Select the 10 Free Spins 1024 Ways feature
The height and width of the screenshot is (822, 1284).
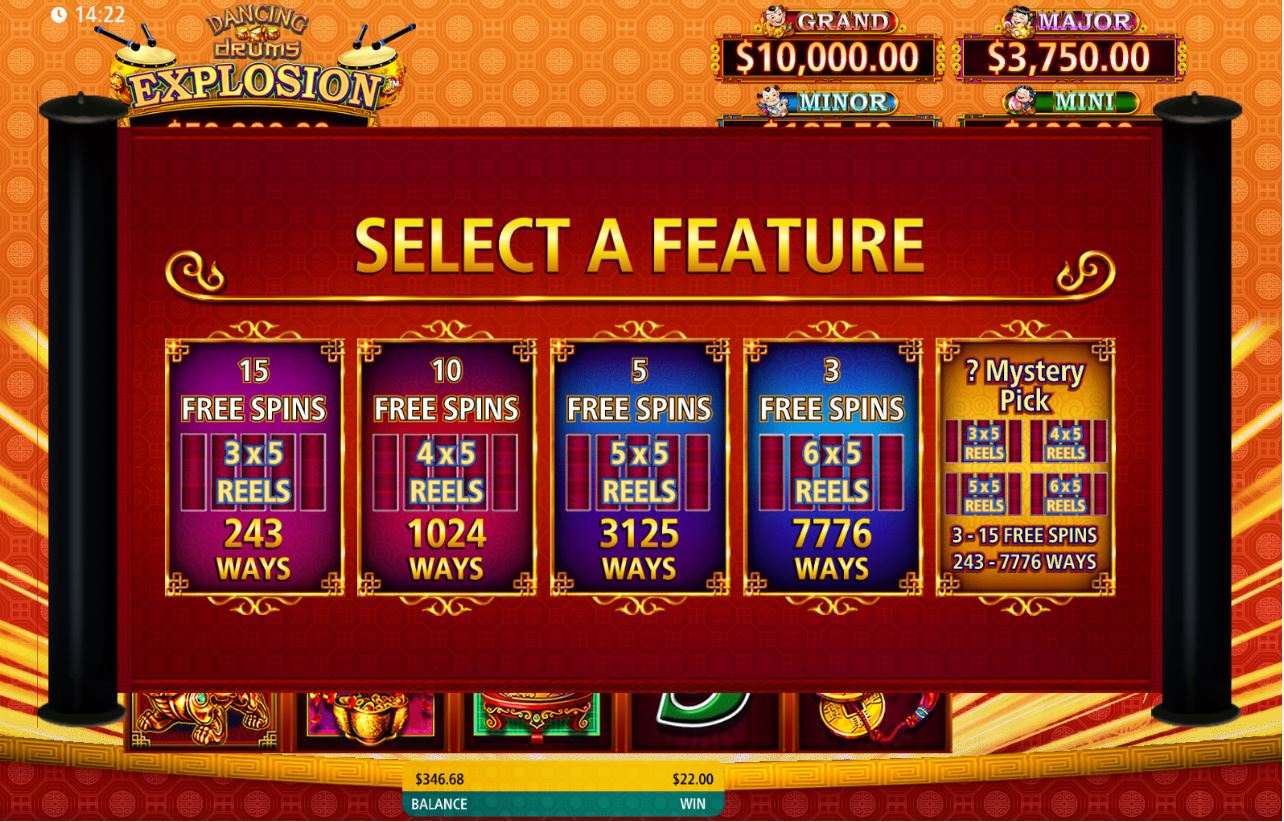coord(446,466)
